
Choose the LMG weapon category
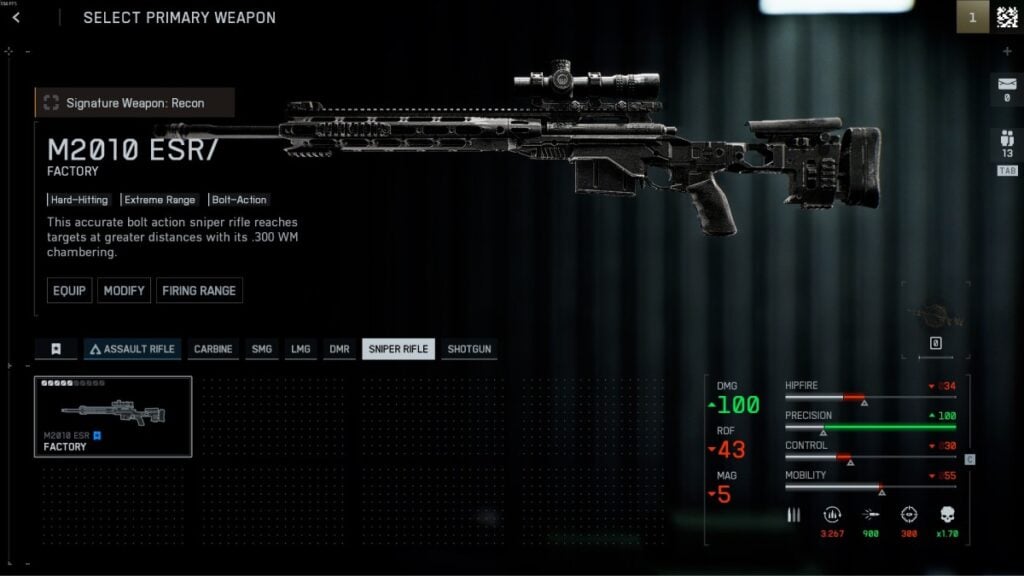pyautogui.click(x=300, y=349)
